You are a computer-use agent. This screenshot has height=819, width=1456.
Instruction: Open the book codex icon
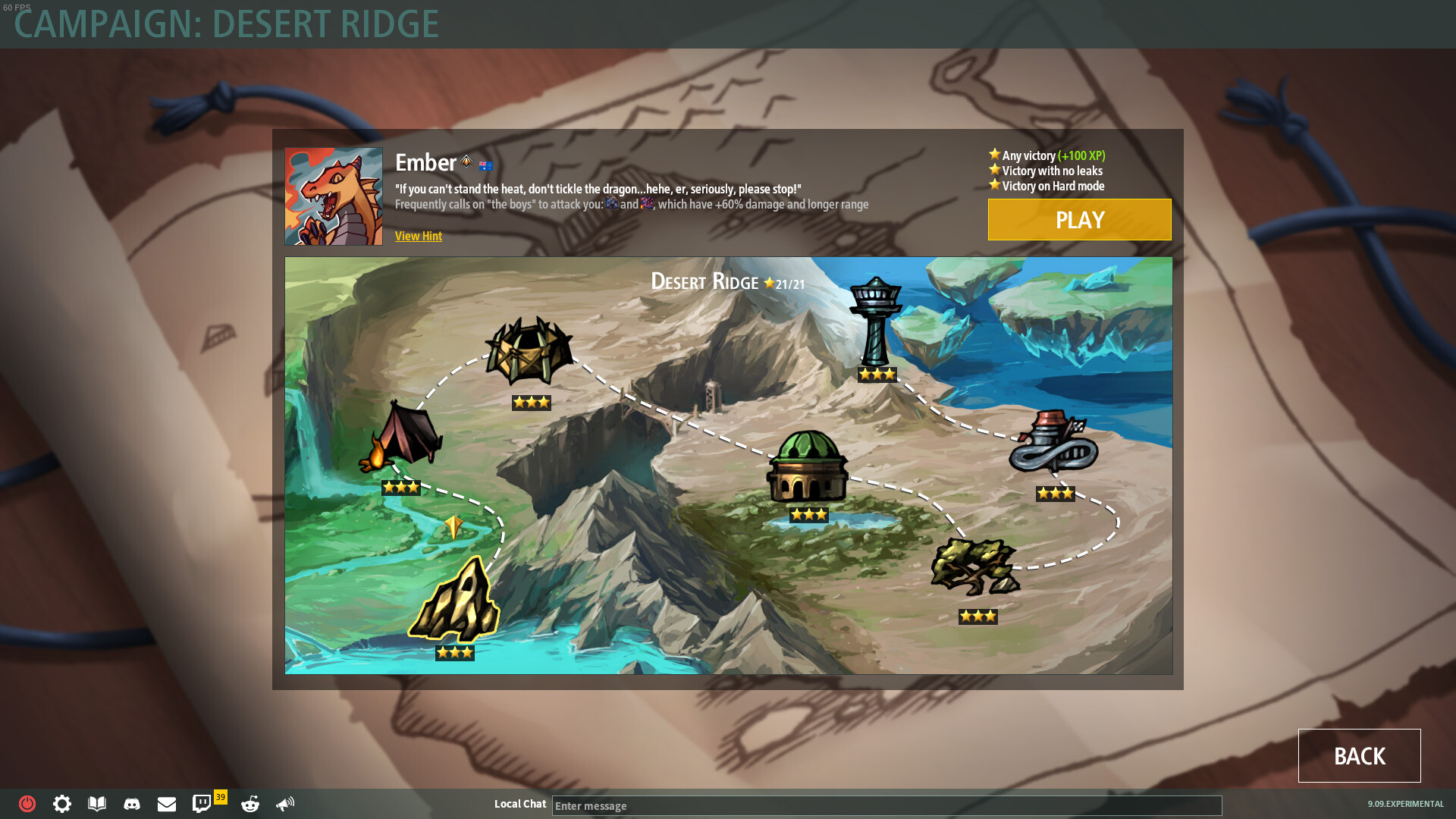[x=96, y=804]
